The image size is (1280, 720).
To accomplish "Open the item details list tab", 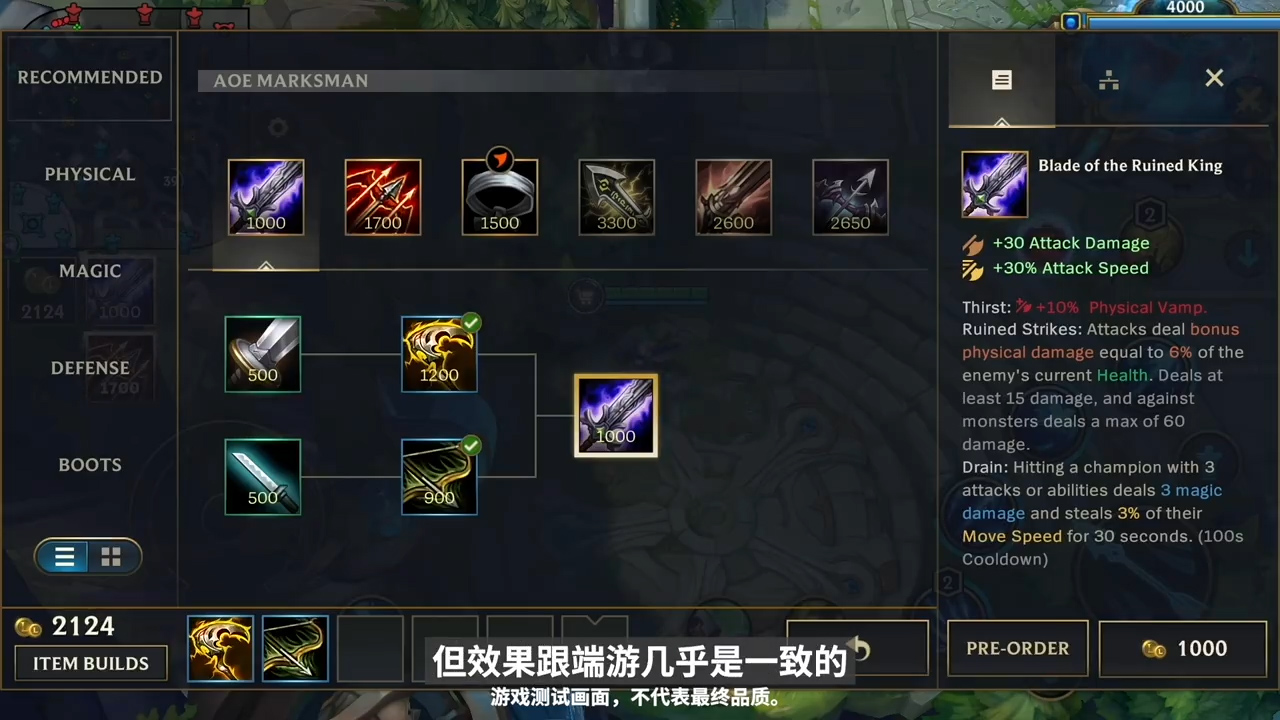I will 1001,80.
